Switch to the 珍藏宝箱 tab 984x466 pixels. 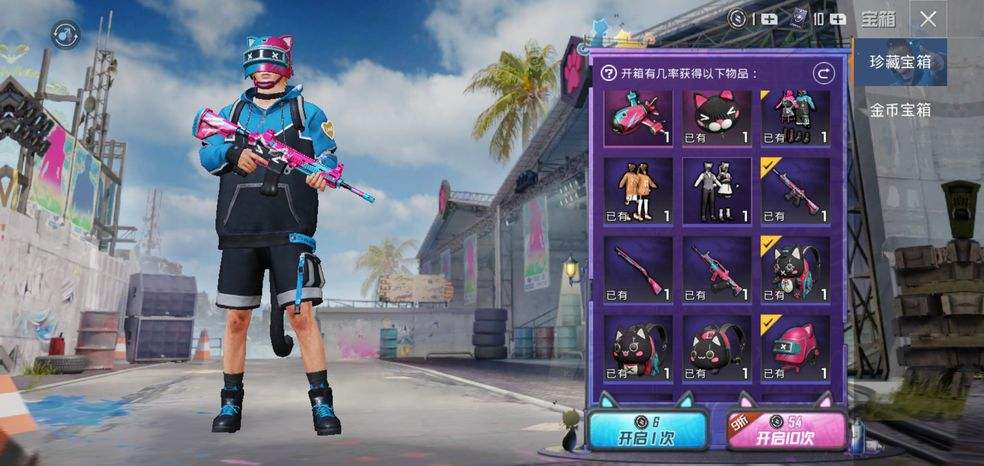[x=901, y=63]
